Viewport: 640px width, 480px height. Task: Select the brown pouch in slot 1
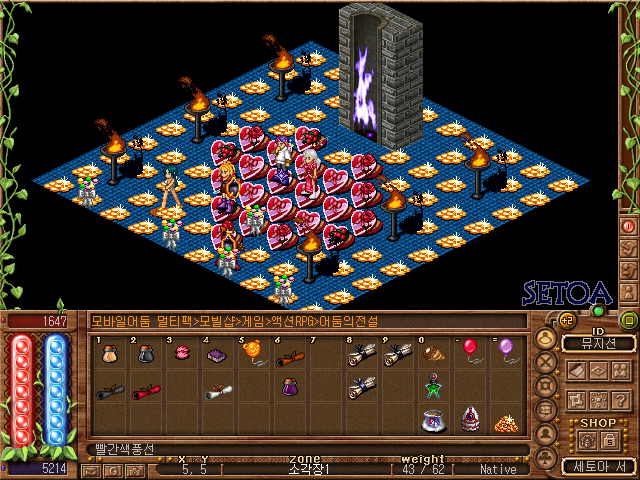click(x=110, y=354)
